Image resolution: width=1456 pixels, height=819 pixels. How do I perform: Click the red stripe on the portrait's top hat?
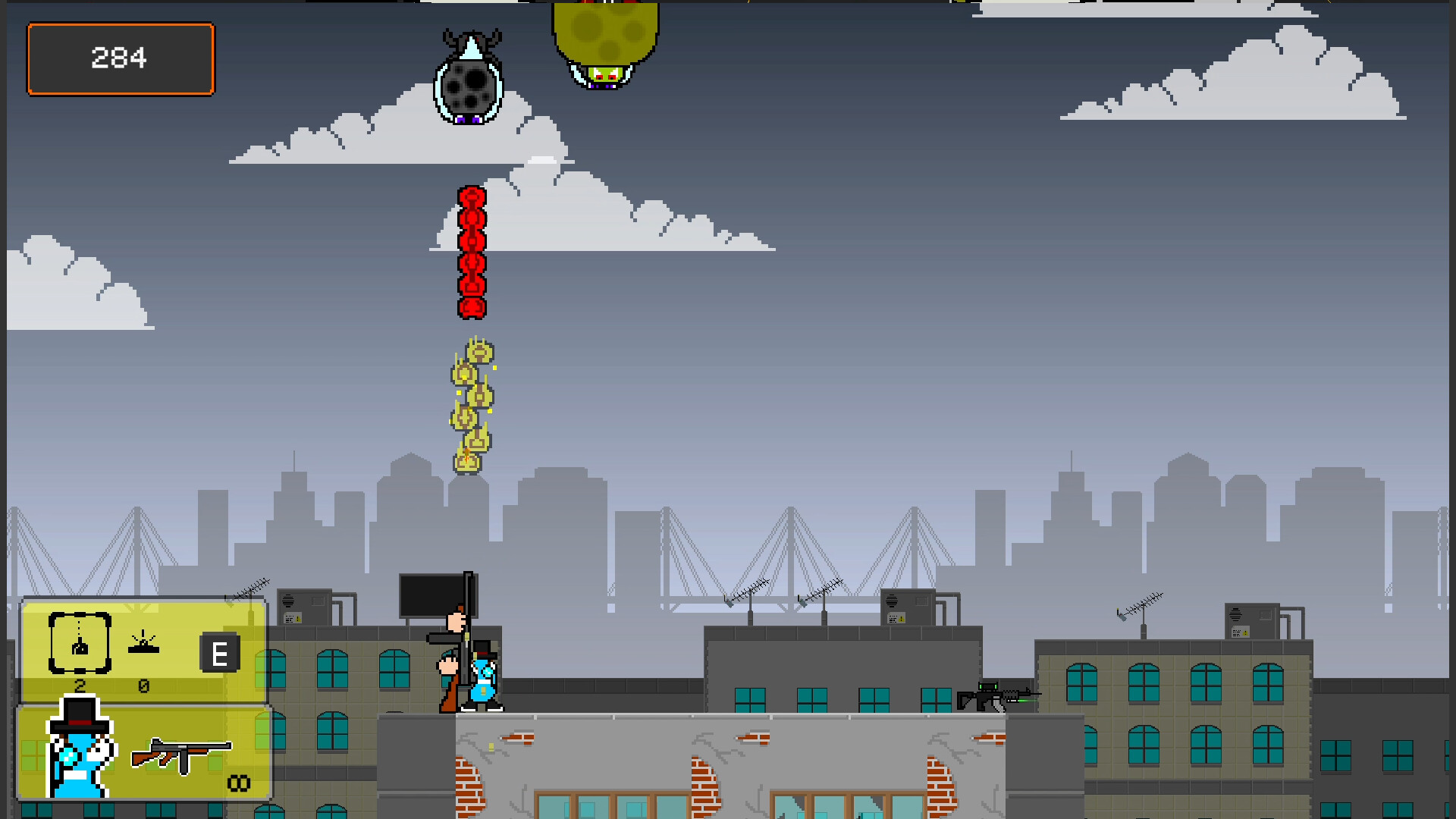(x=80, y=723)
